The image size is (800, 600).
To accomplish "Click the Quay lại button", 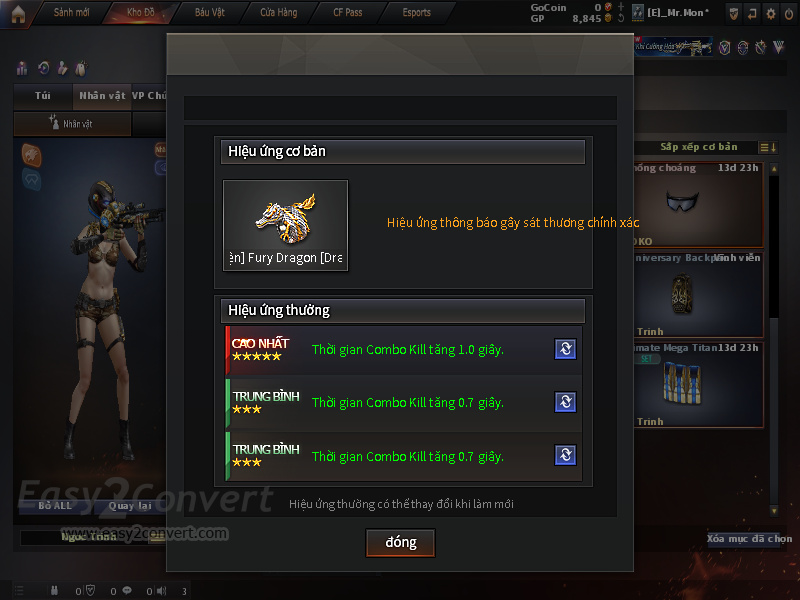I will coord(129,506).
